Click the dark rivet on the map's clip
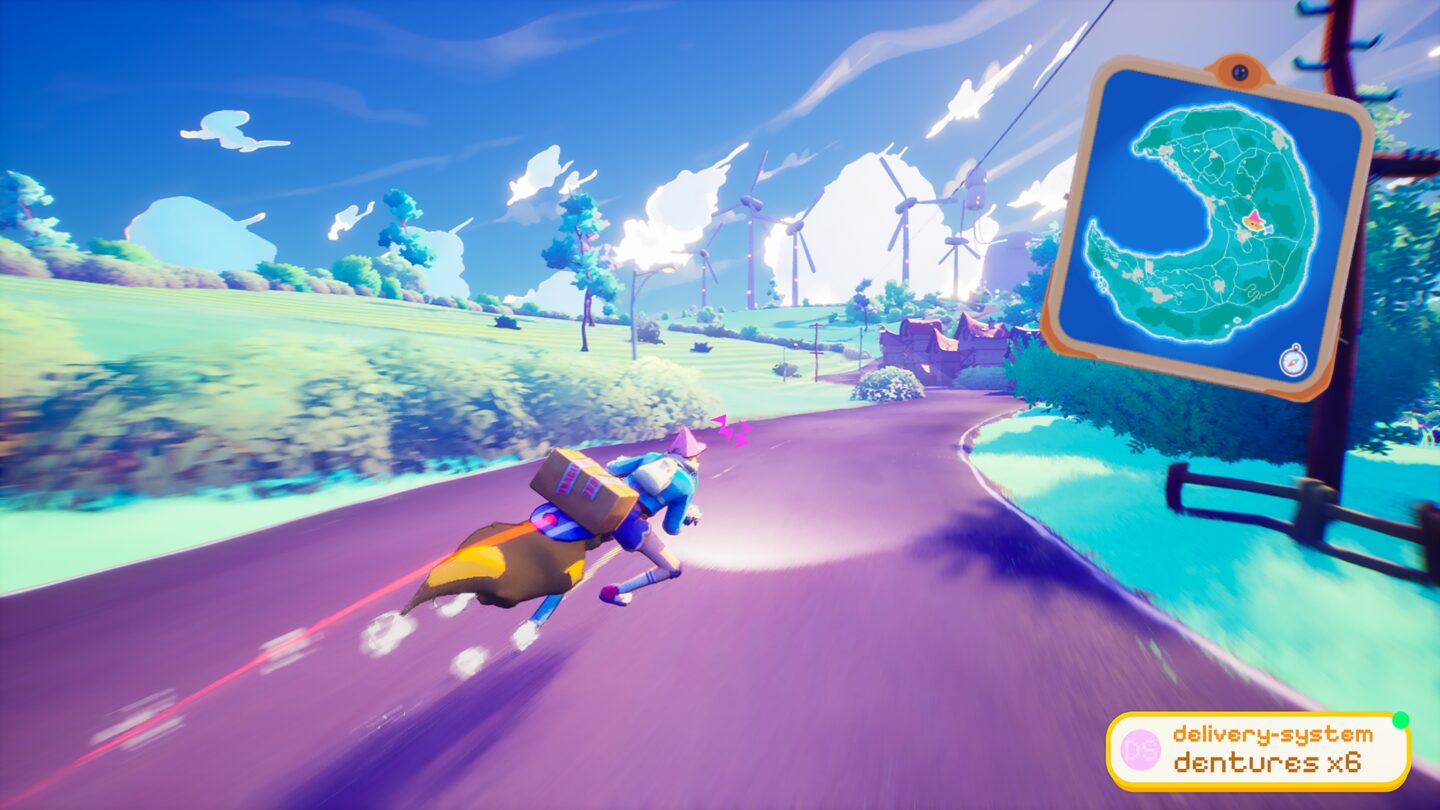 [x=1240, y=72]
